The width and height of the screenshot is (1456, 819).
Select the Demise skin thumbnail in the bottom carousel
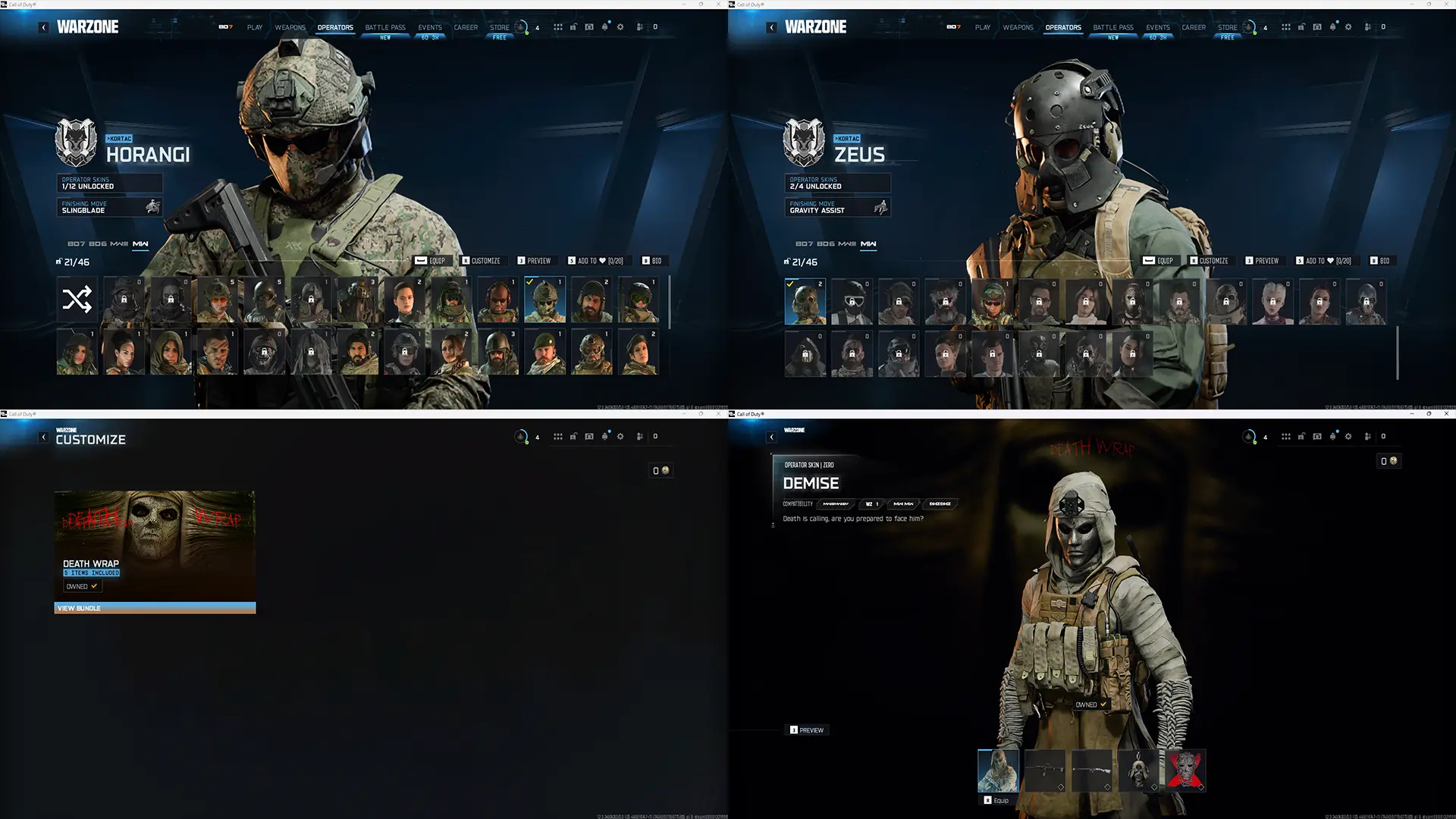[998, 770]
